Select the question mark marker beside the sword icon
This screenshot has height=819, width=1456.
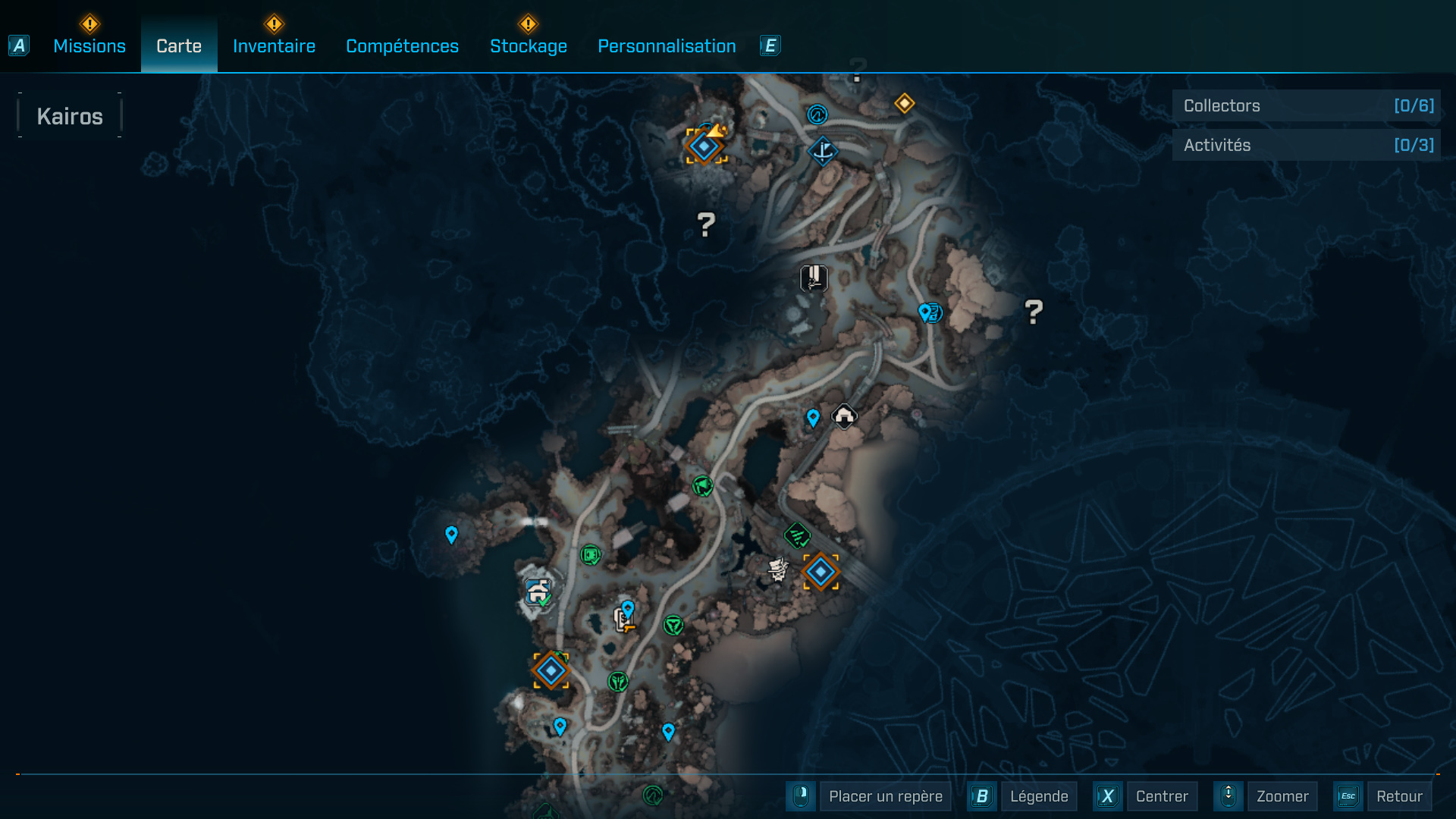click(706, 224)
